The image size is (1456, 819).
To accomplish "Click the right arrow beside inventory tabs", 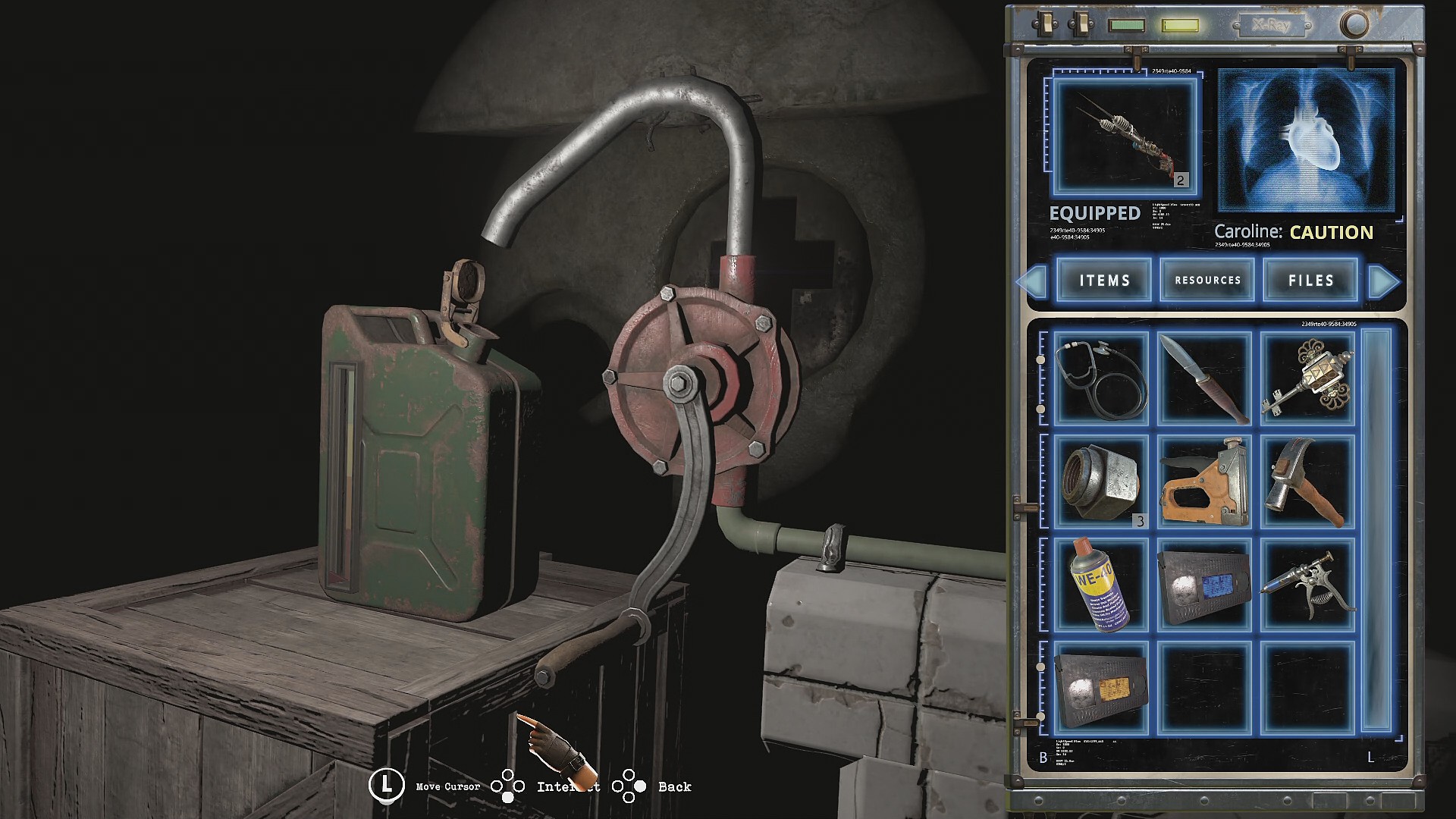I will [1384, 281].
